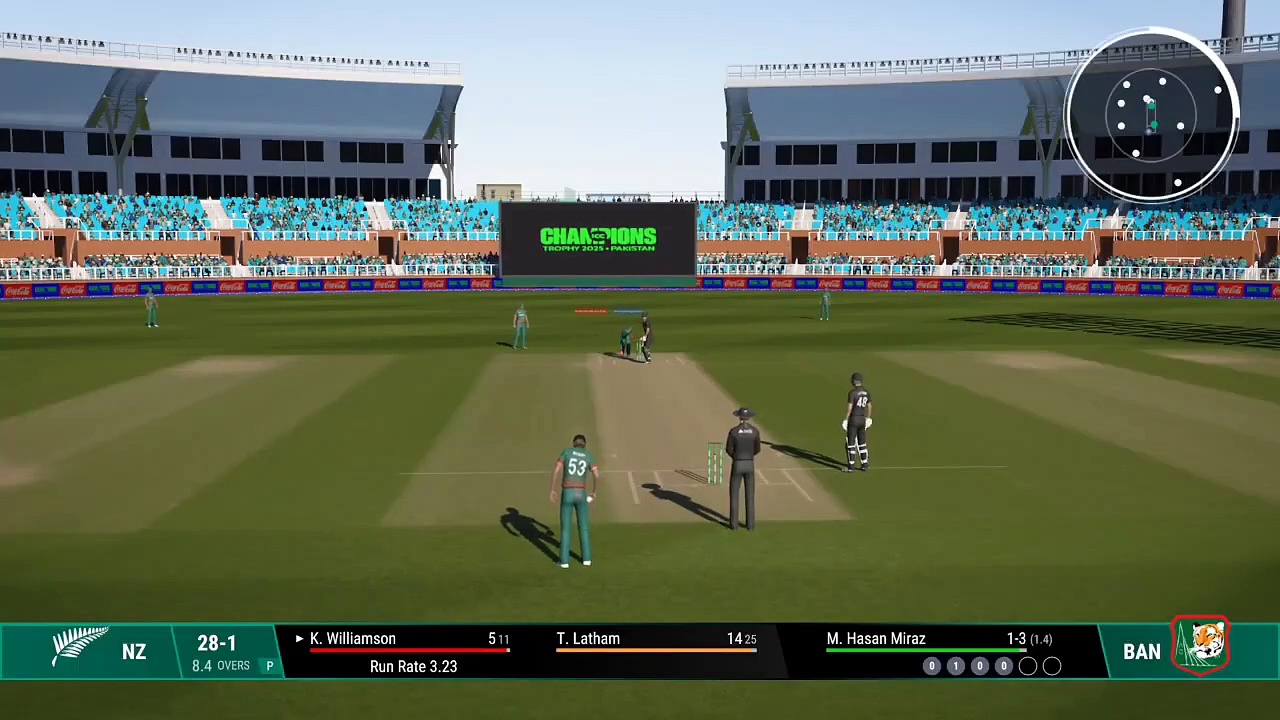Open the circular field radar minimap

(x=1152, y=115)
